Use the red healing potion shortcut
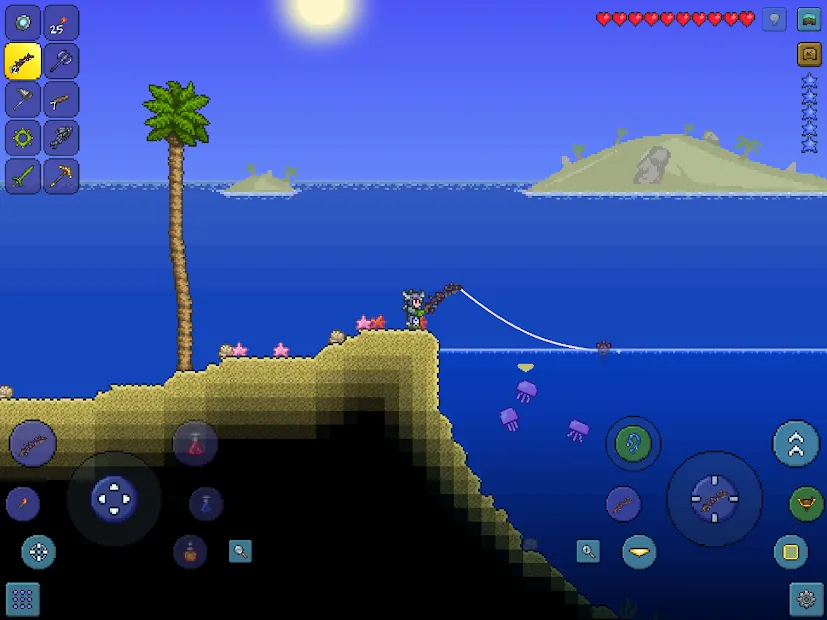This screenshot has width=827, height=620. click(195, 443)
